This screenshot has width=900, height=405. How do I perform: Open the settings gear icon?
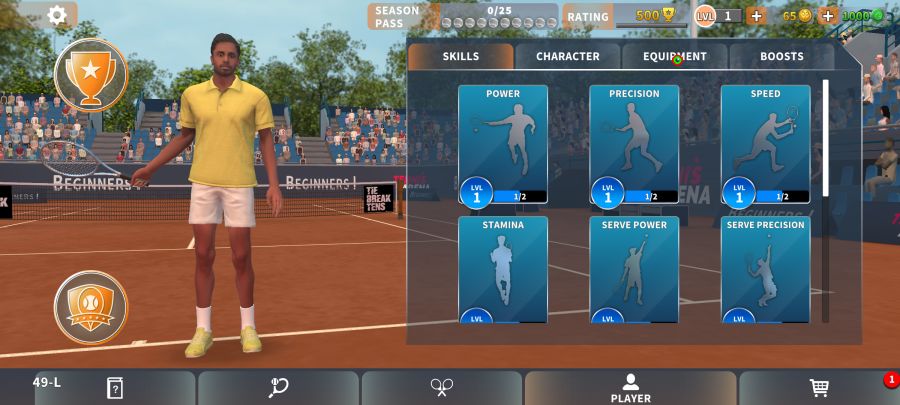pos(57,15)
